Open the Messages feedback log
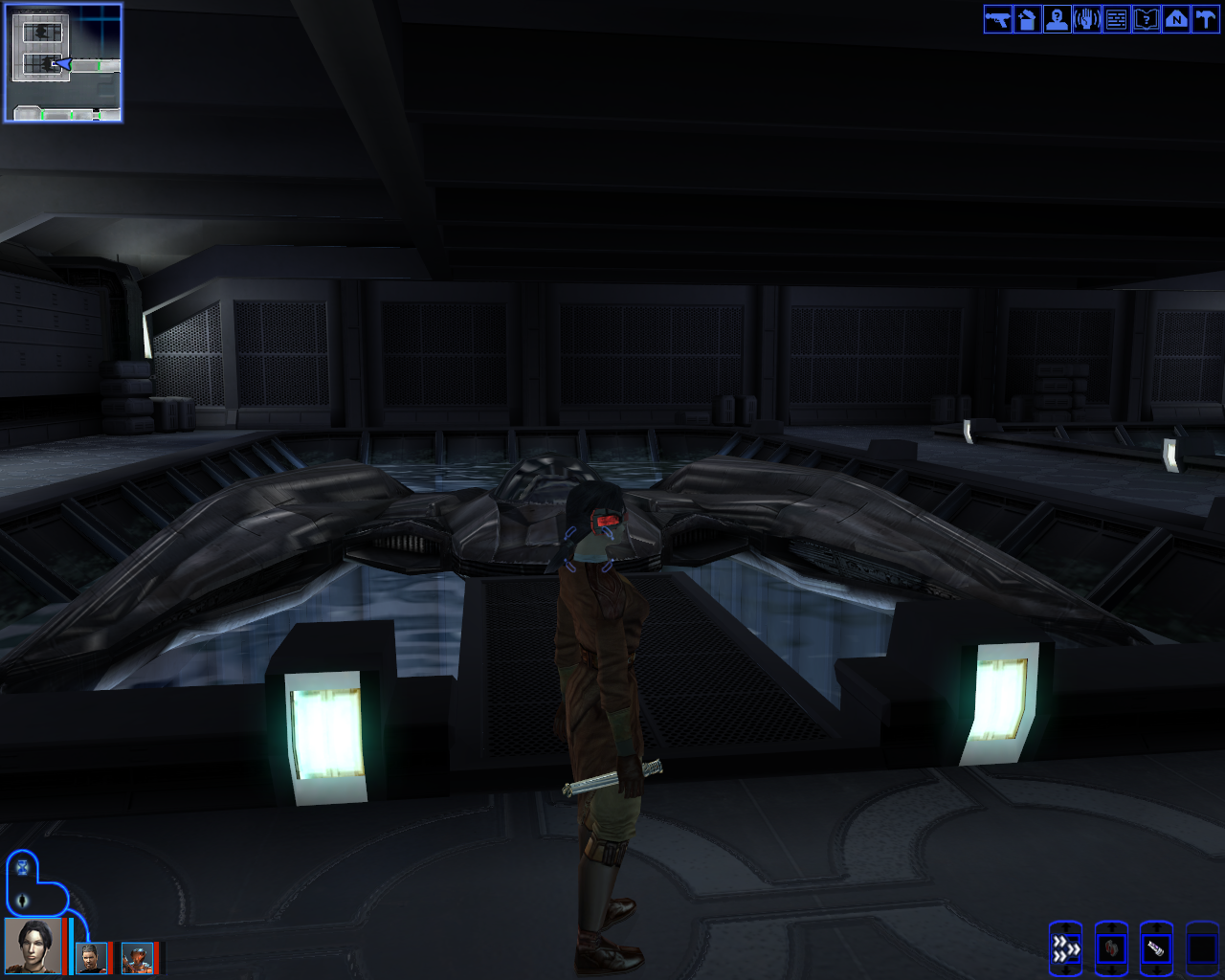 1116,19
